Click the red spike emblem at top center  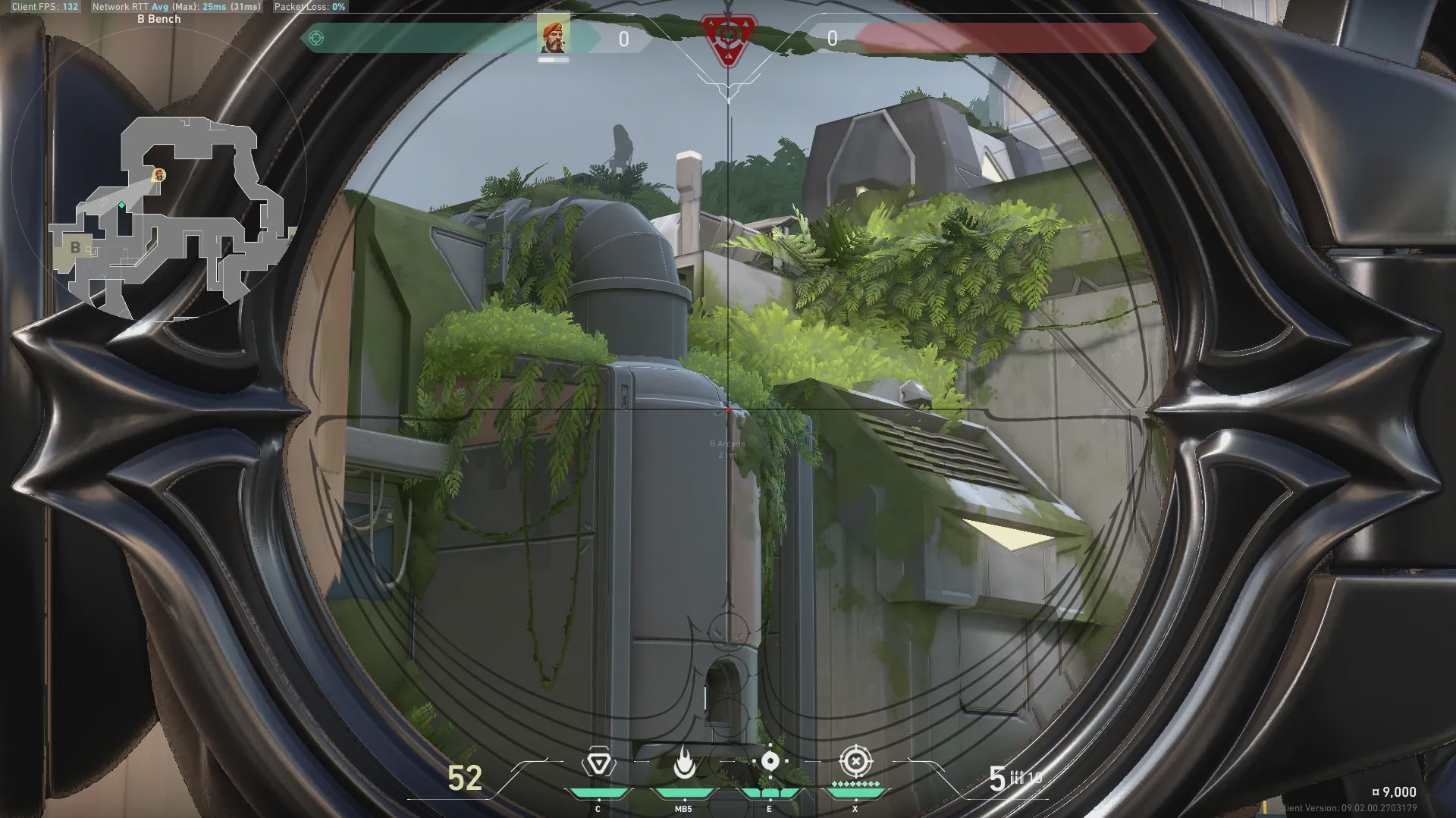coord(728,38)
